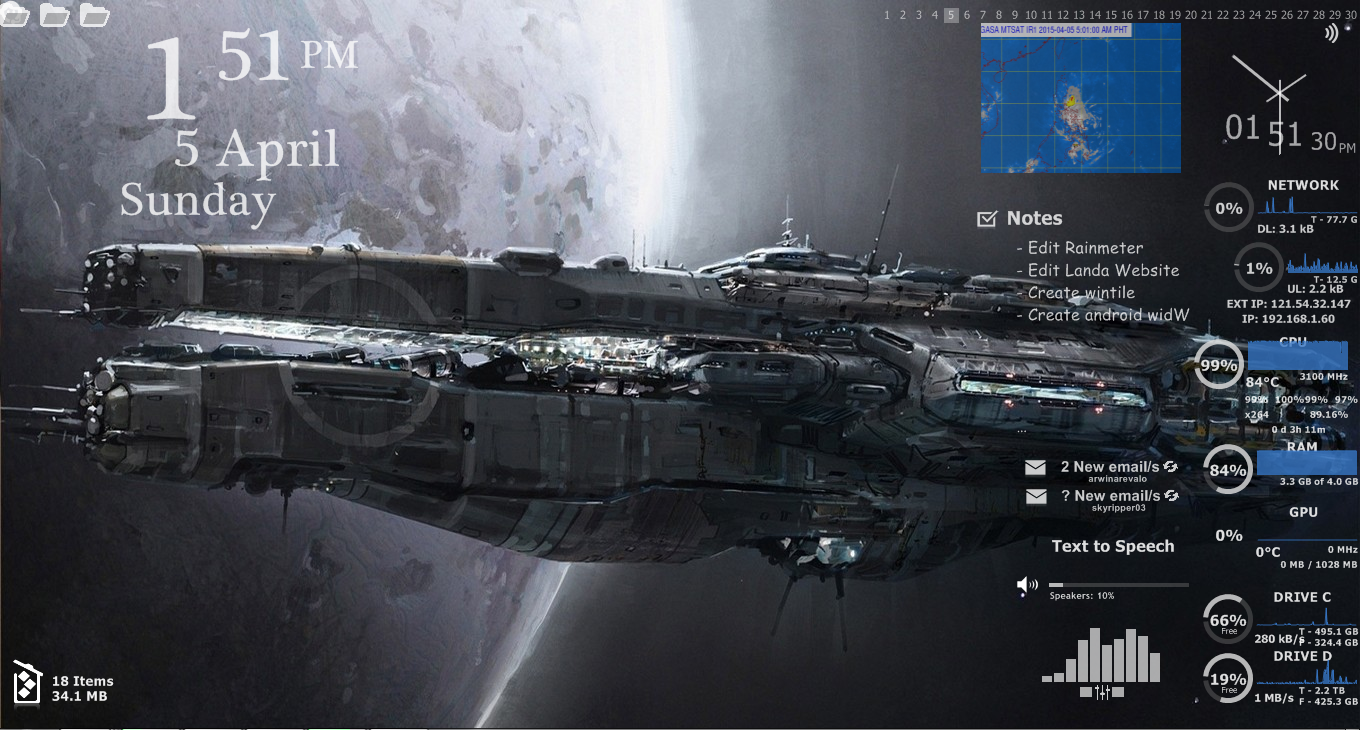This screenshot has height=730, width=1360.
Task: Select the highlighted day 5 in the calendar strip
Action: [950, 15]
